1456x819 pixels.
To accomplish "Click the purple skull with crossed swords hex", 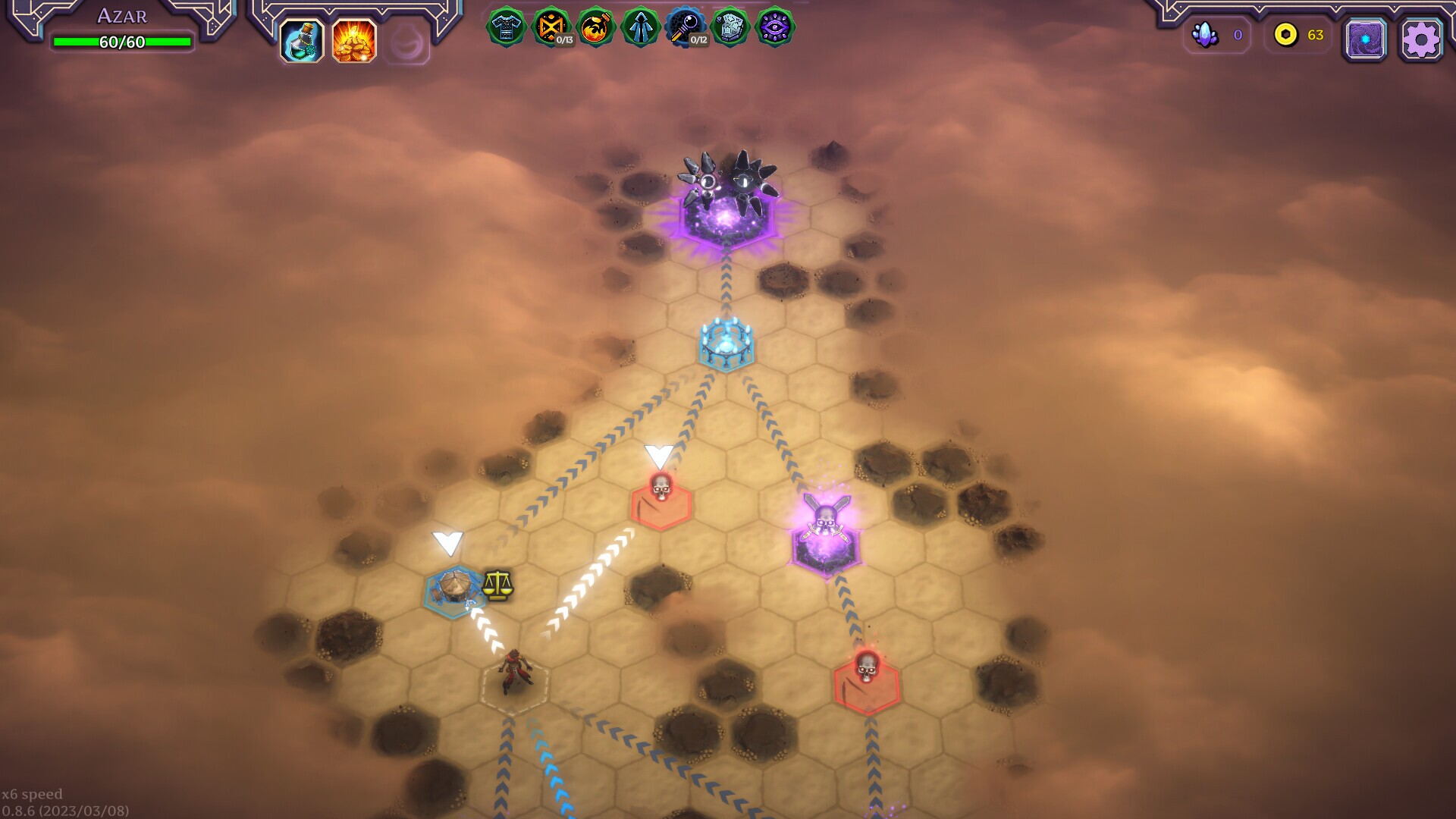I will (x=826, y=535).
